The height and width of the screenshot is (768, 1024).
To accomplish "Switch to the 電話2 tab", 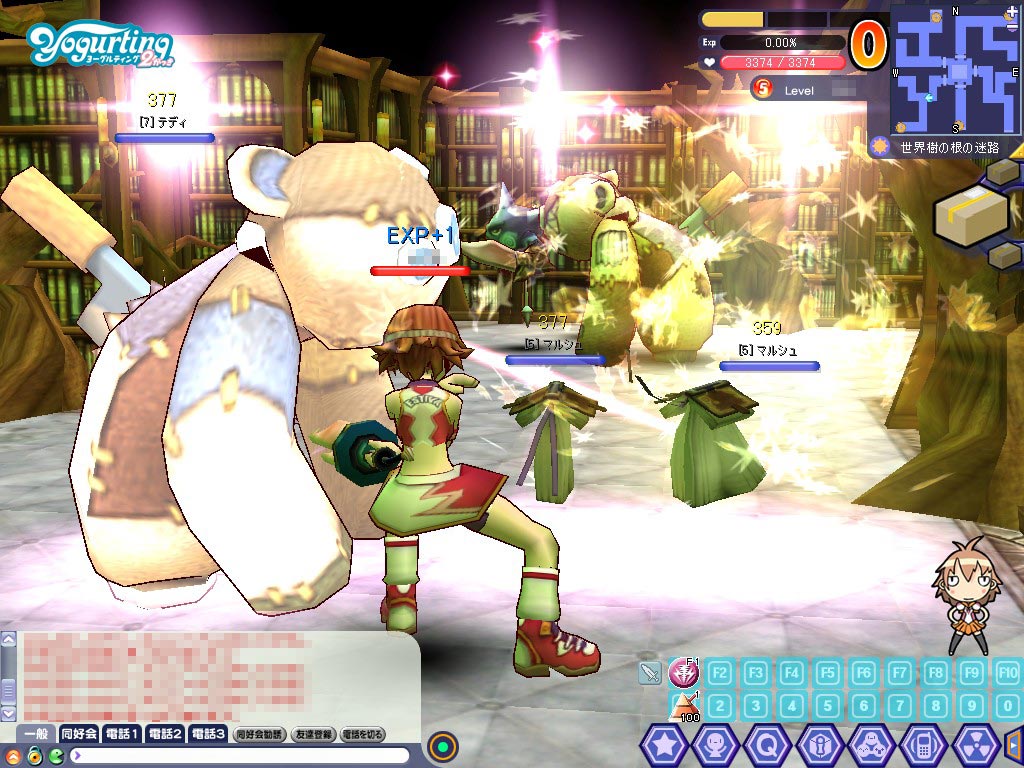I will pos(165,734).
